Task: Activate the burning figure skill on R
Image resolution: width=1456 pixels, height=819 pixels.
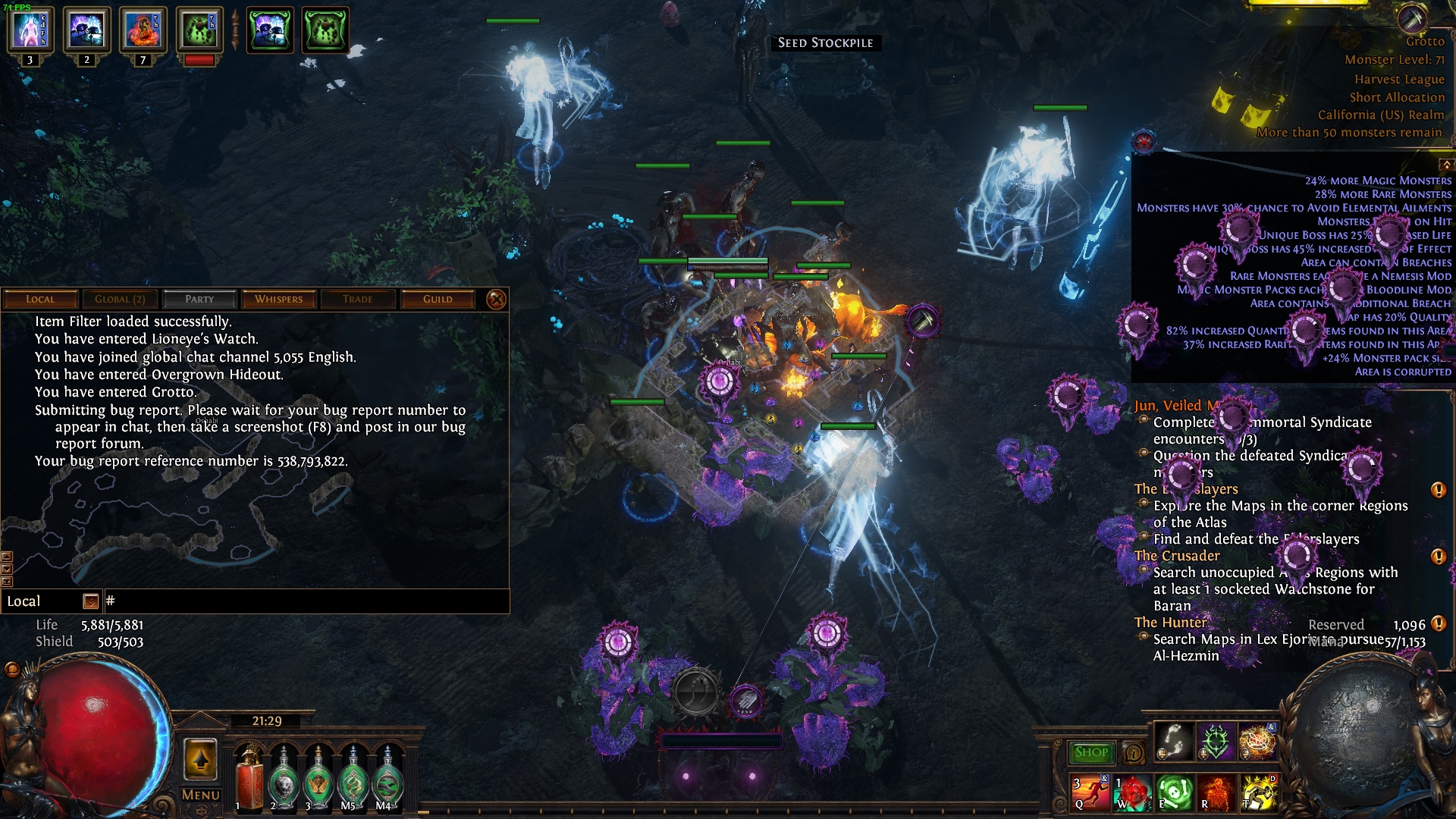Action: click(x=1216, y=792)
